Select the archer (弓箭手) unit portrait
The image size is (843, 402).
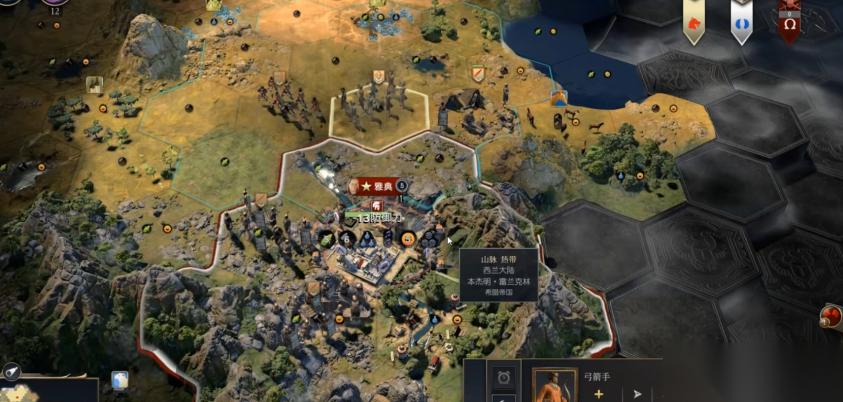(554, 386)
